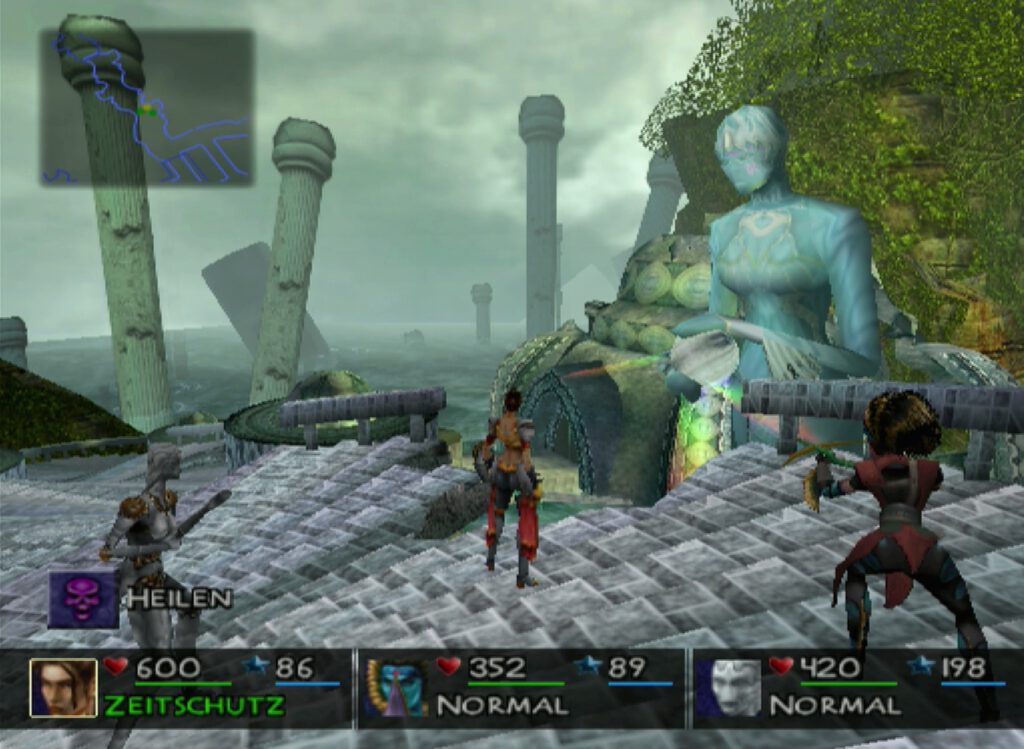Select the blue-faced character portrait
Image resolution: width=1024 pixels, height=749 pixels.
click(x=394, y=687)
